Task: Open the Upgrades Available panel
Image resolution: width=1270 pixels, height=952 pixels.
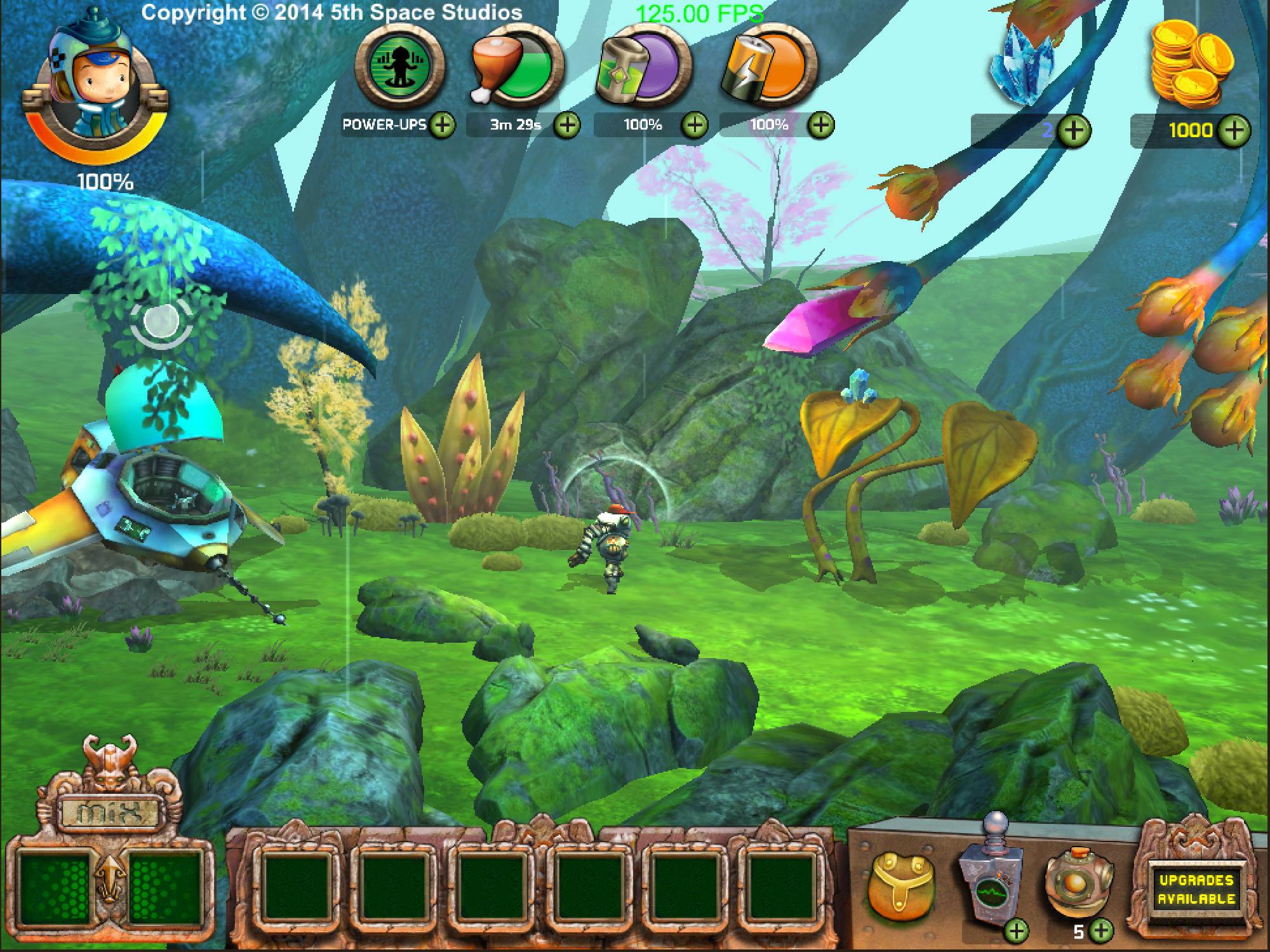Action: (1196, 889)
